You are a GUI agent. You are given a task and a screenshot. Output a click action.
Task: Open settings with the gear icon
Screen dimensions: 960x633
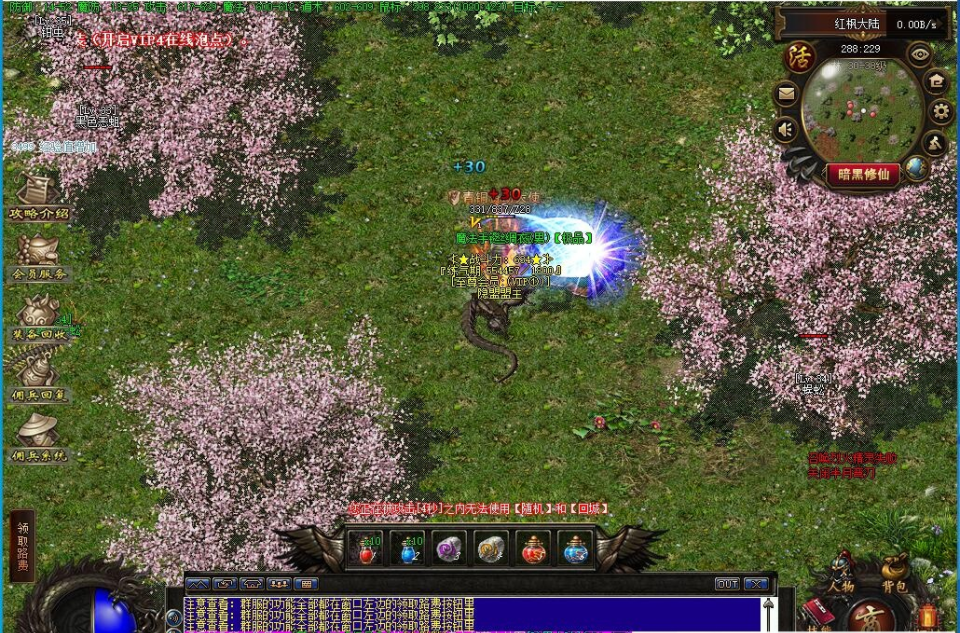pos(939,111)
